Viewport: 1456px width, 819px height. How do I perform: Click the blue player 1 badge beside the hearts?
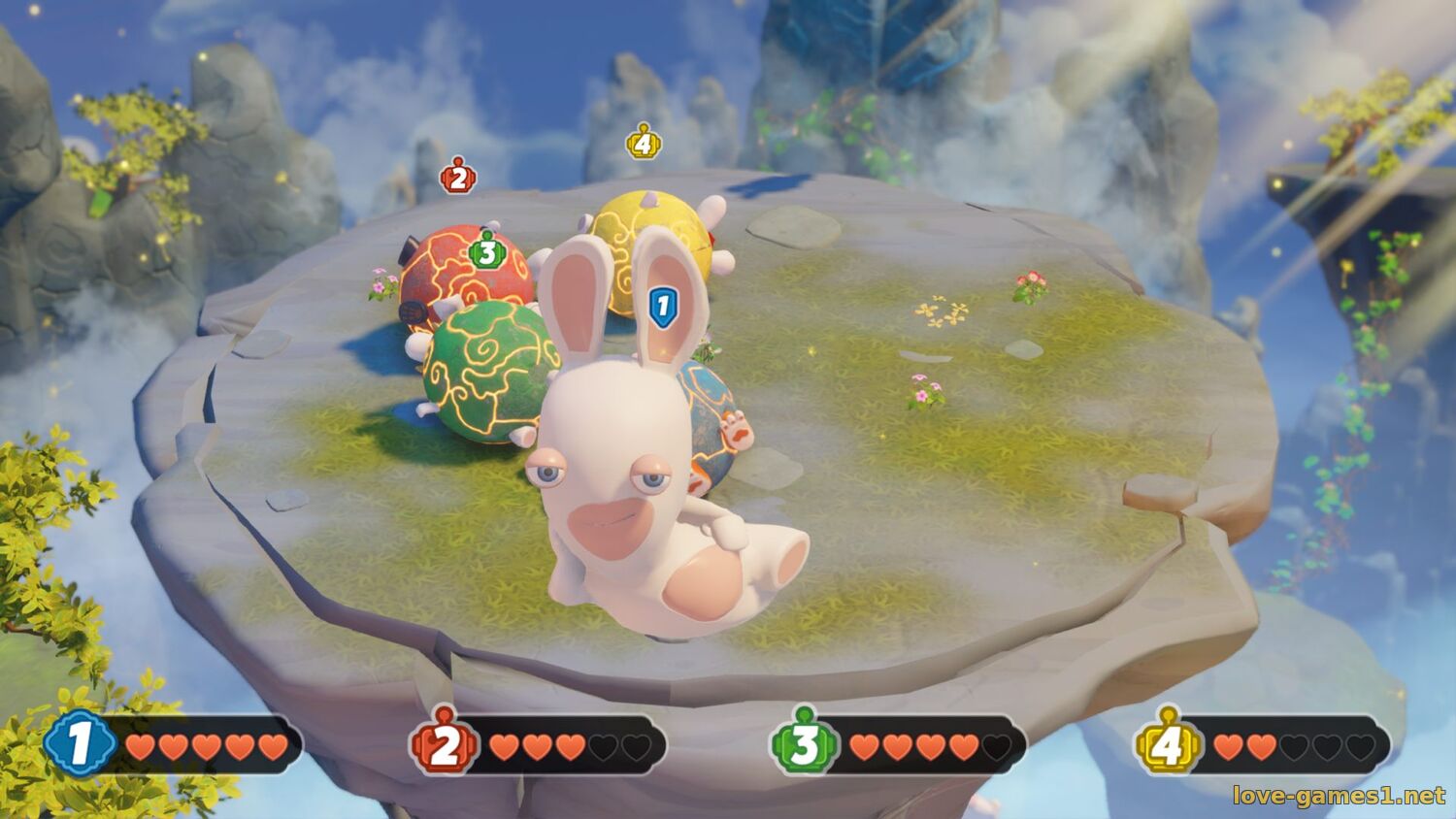pos(80,744)
